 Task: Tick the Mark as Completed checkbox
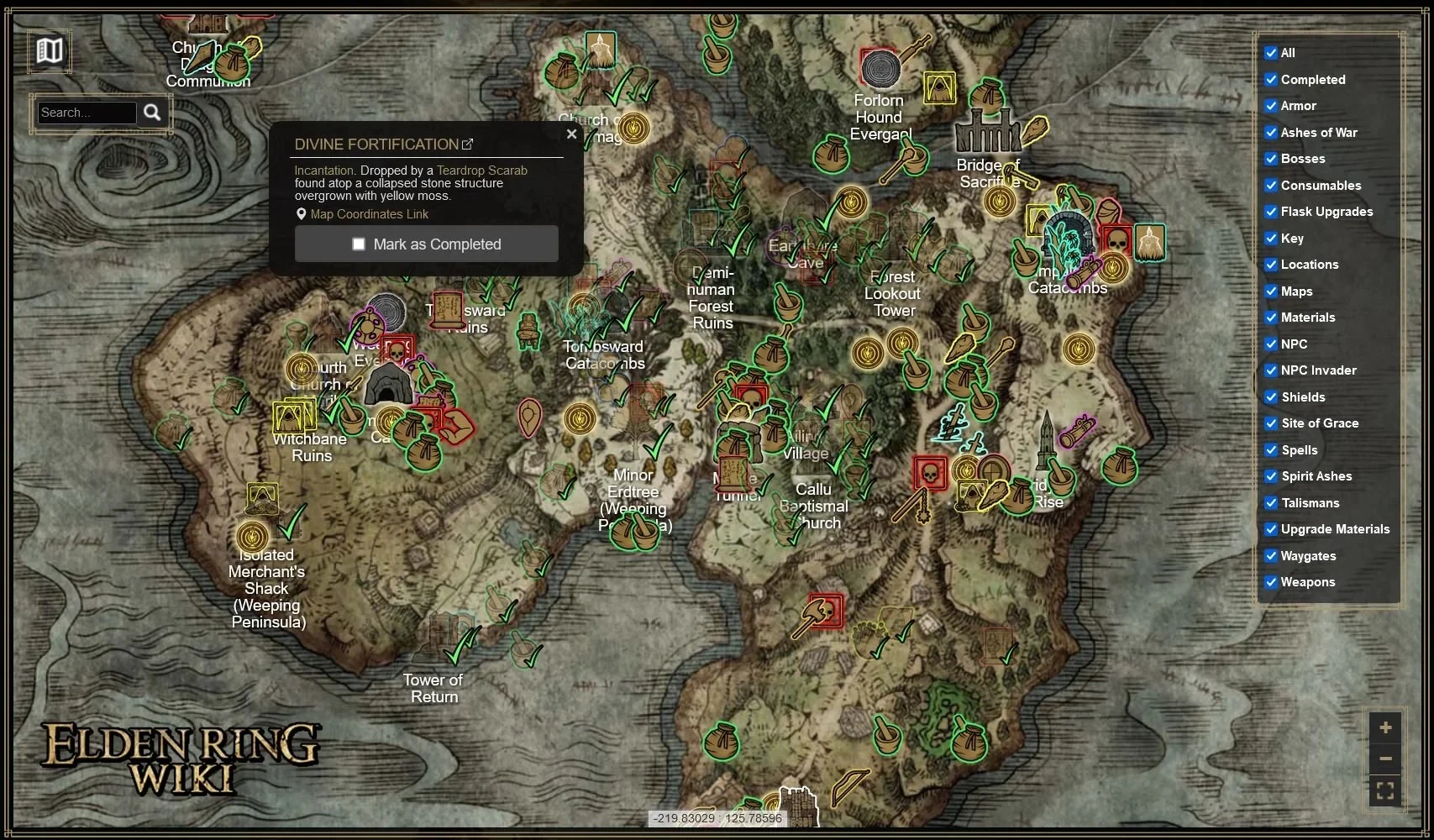[x=359, y=244]
